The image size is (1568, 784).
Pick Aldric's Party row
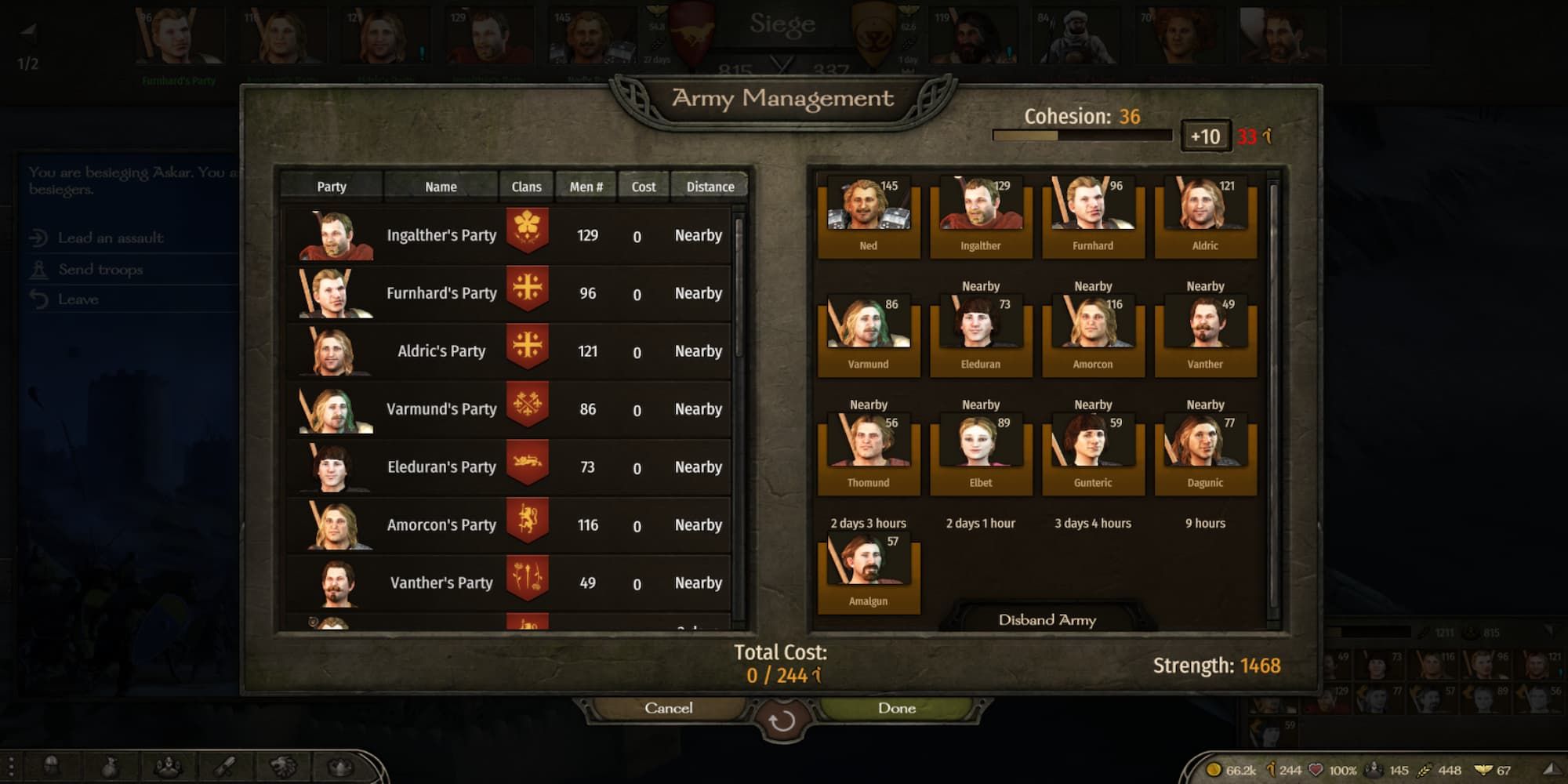510,351
